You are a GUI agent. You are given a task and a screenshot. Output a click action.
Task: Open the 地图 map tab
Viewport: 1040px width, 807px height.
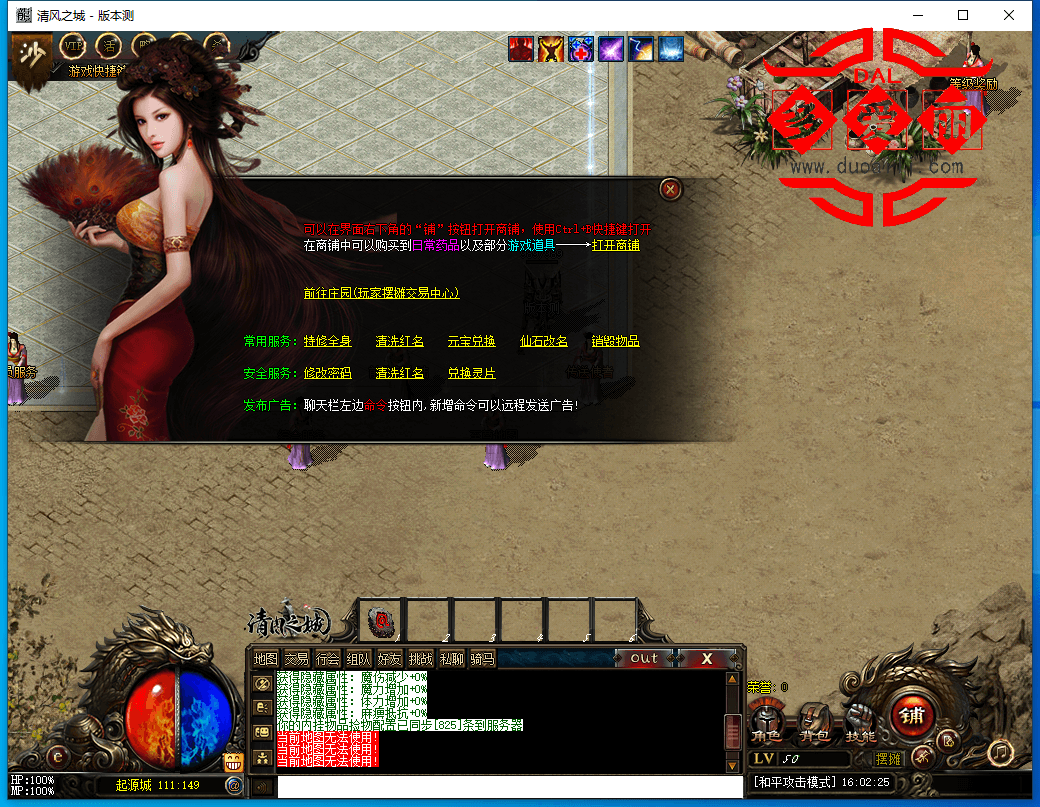coord(265,659)
